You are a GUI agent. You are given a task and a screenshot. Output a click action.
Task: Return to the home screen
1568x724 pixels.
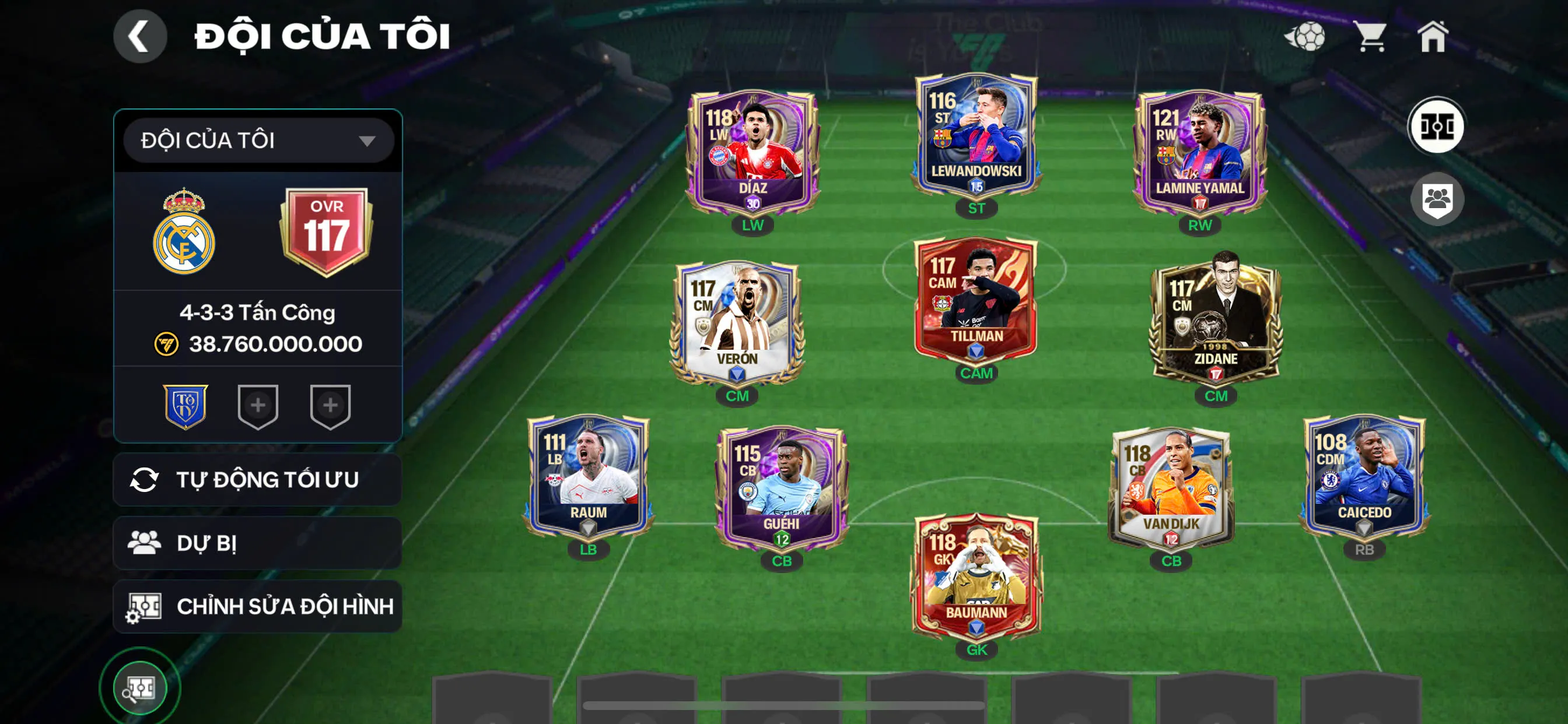(1433, 37)
